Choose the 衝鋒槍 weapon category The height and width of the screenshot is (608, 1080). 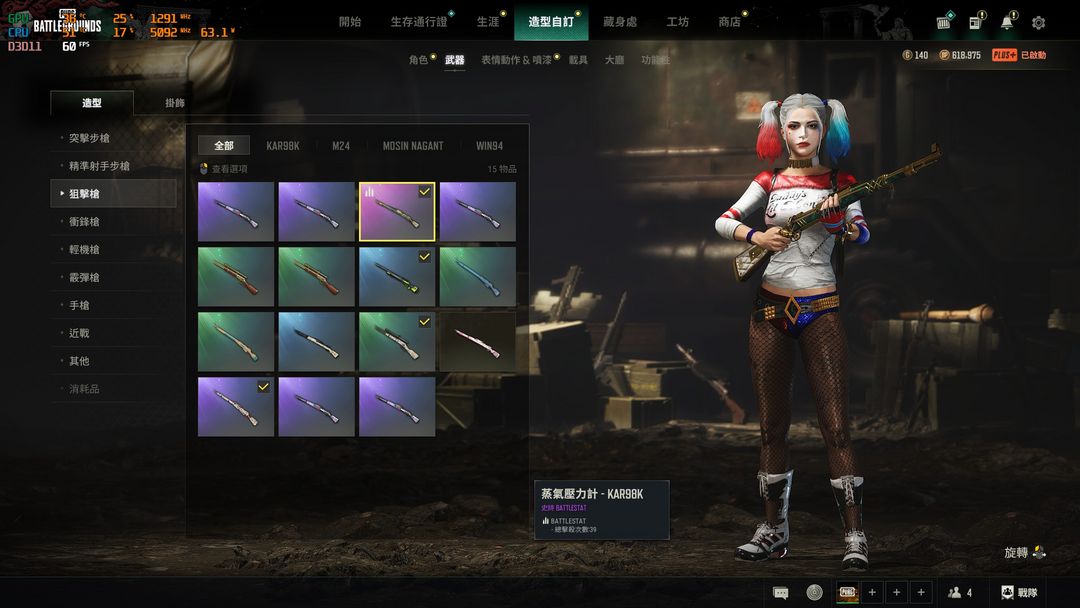[x=84, y=222]
